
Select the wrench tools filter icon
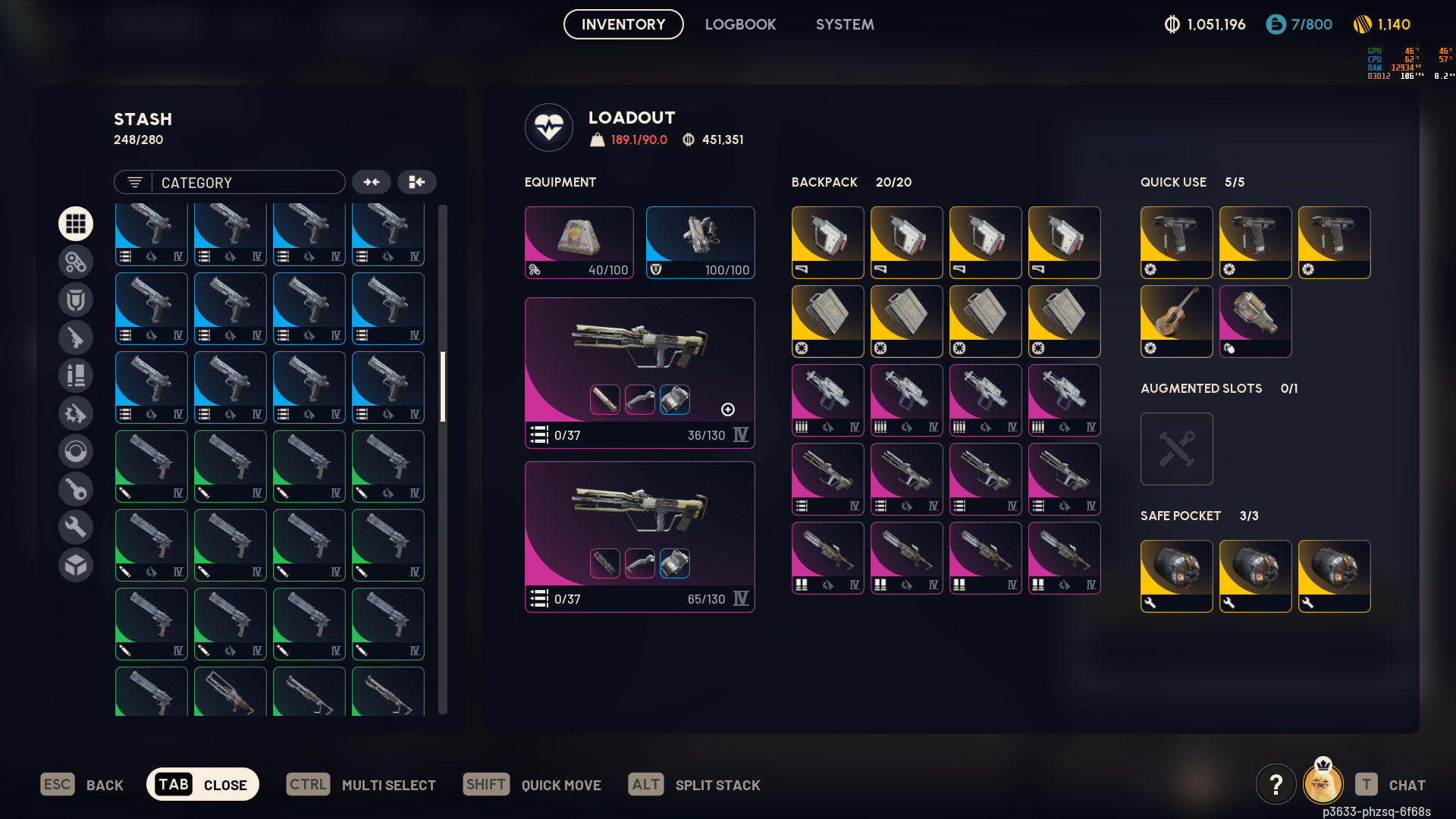[76, 527]
